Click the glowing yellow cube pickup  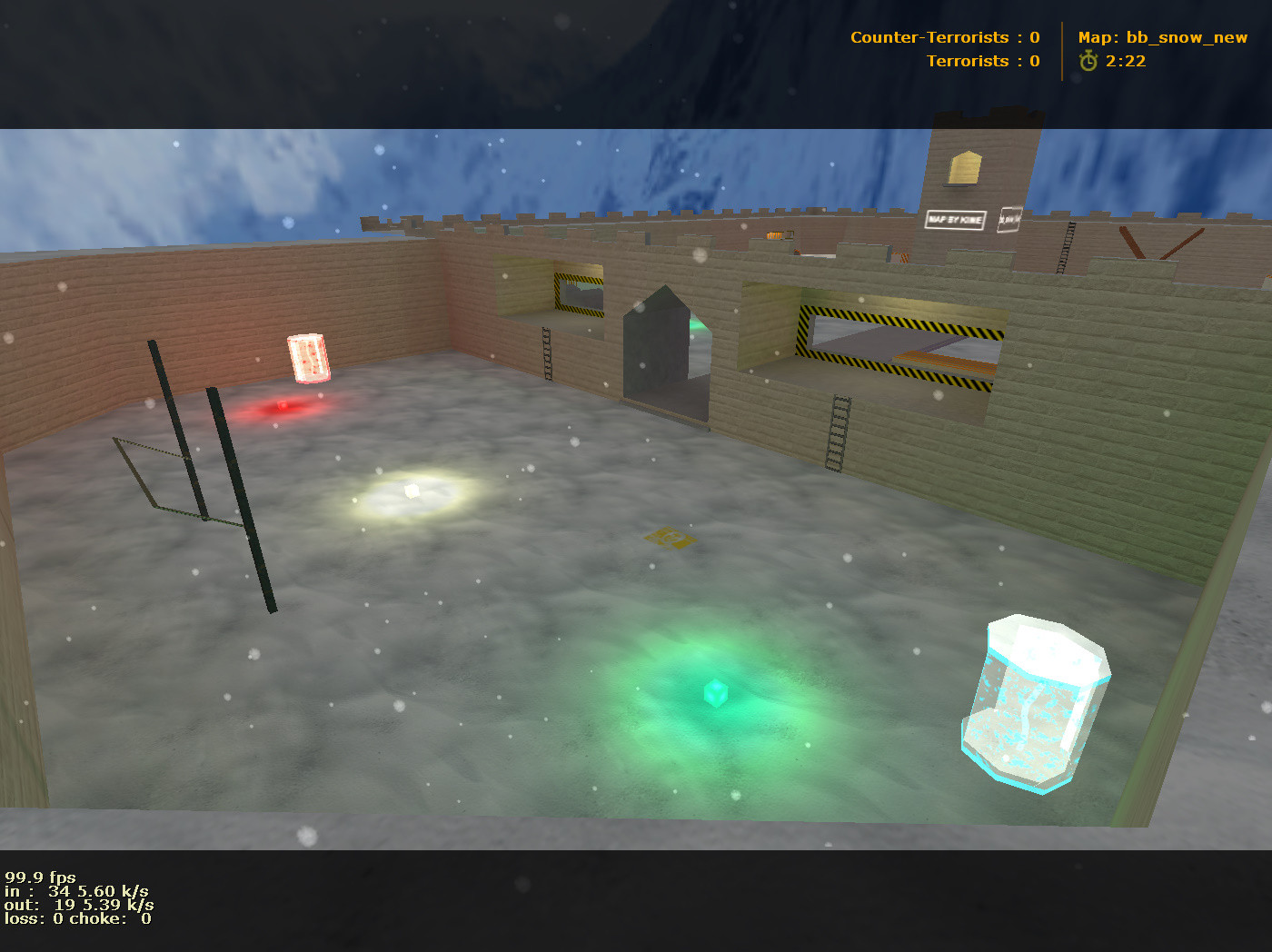click(x=413, y=492)
